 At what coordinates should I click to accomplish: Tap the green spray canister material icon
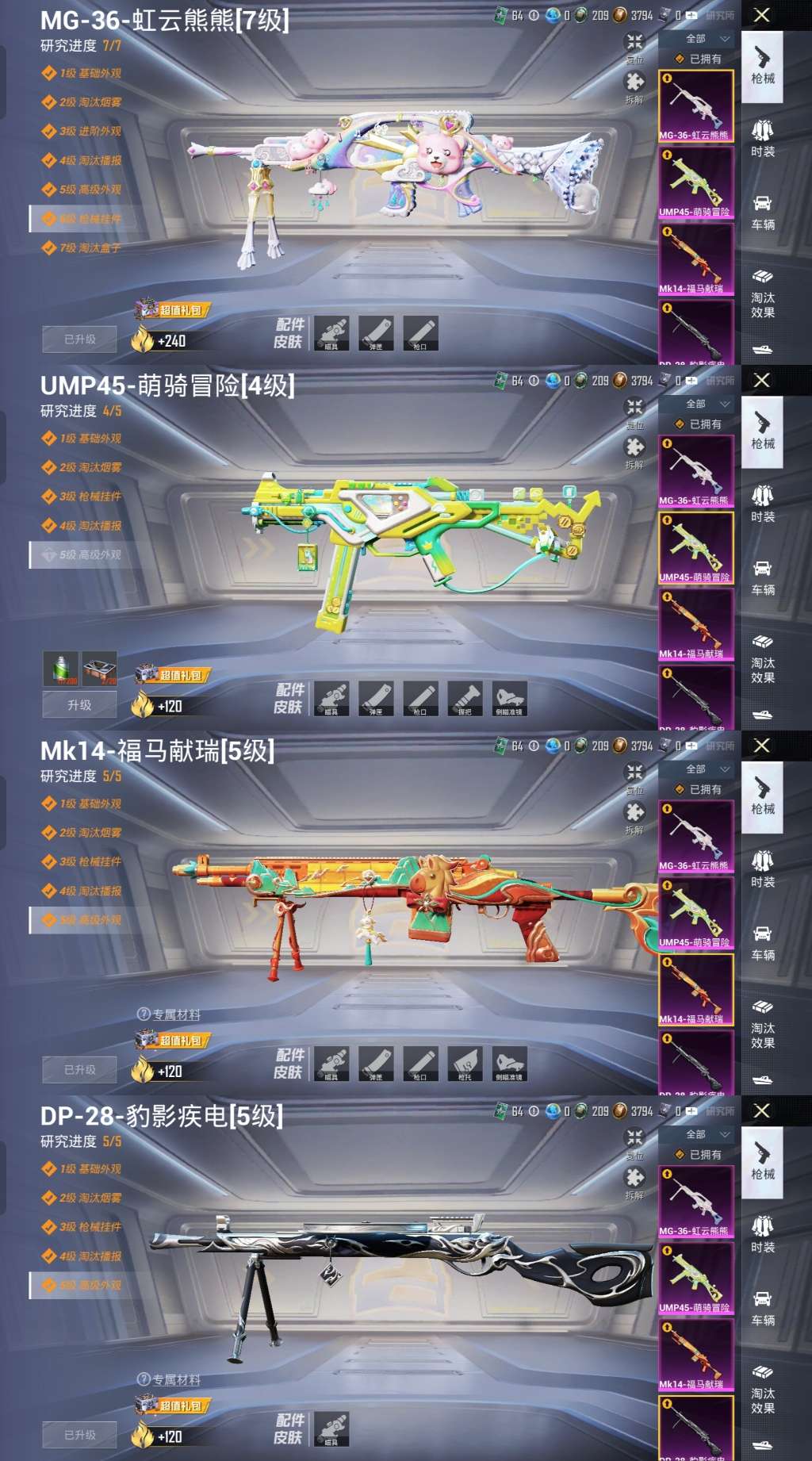pyautogui.click(x=61, y=669)
